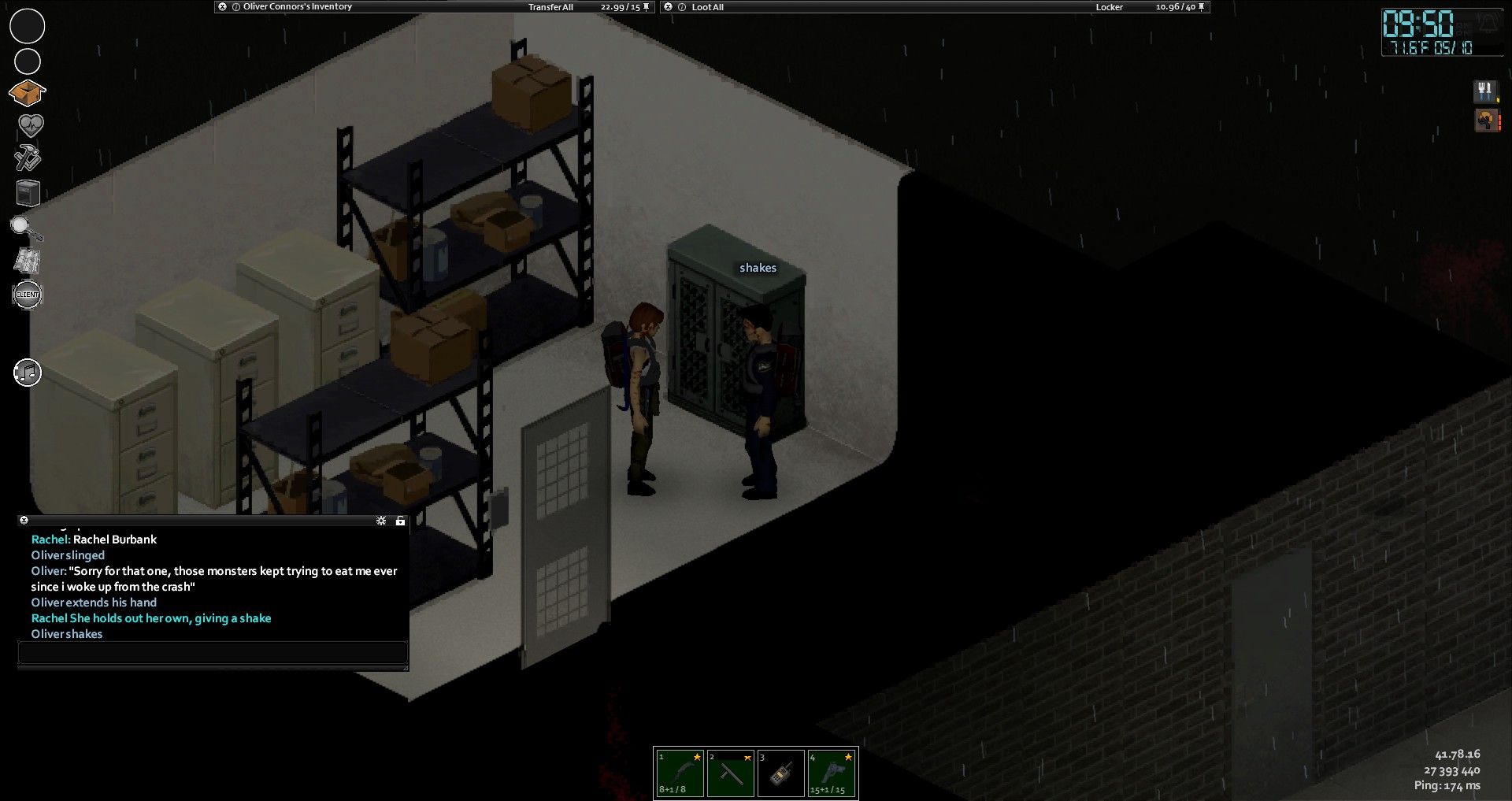Open the folded map icon

click(x=28, y=261)
